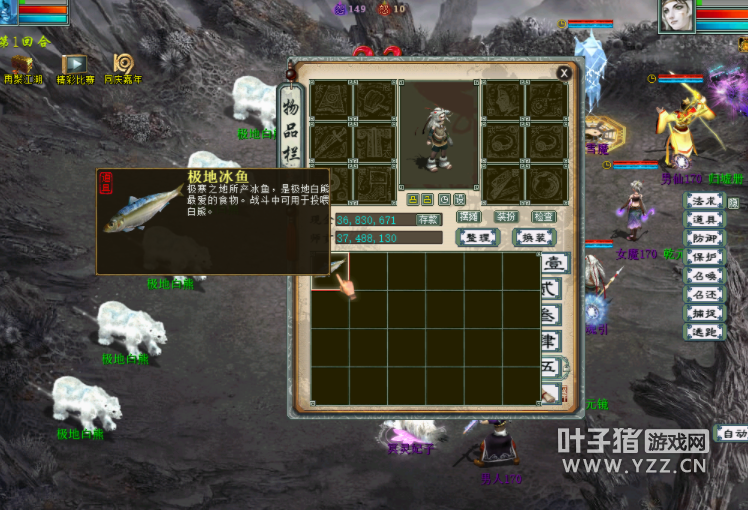Click the 换装 (swap outfit) button
Viewport: 748px width, 510px height.
tap(534, 237)
